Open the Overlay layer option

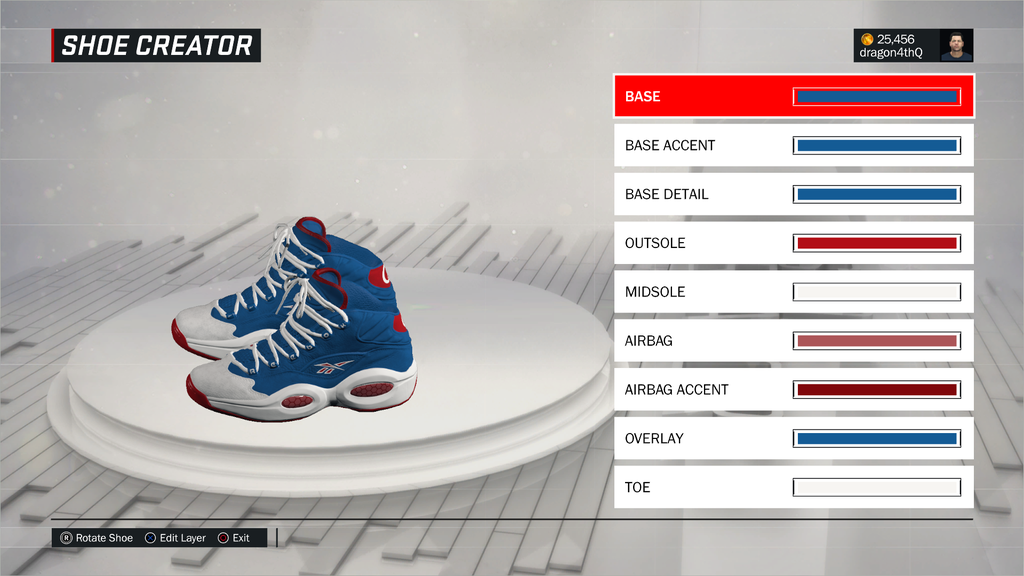point(793,438)
